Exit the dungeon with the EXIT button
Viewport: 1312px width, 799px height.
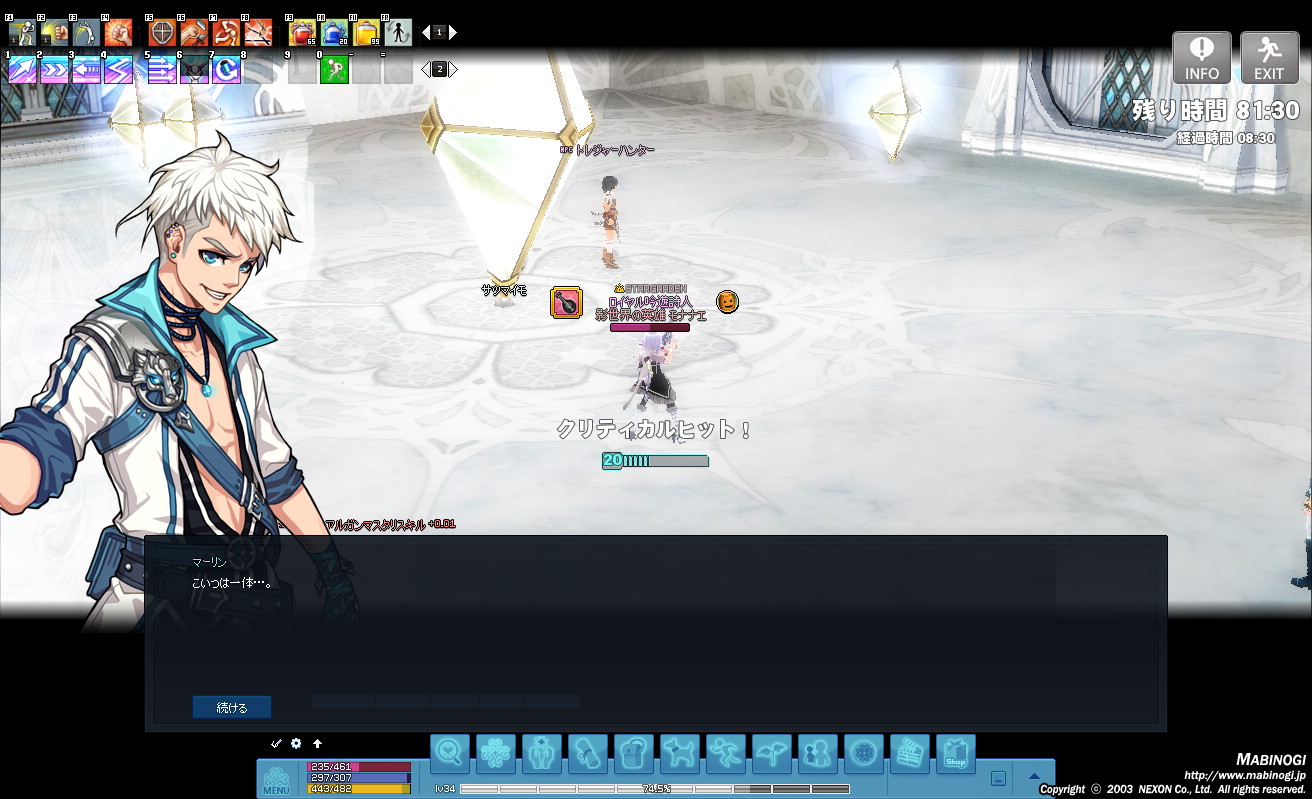point(1269,56)
